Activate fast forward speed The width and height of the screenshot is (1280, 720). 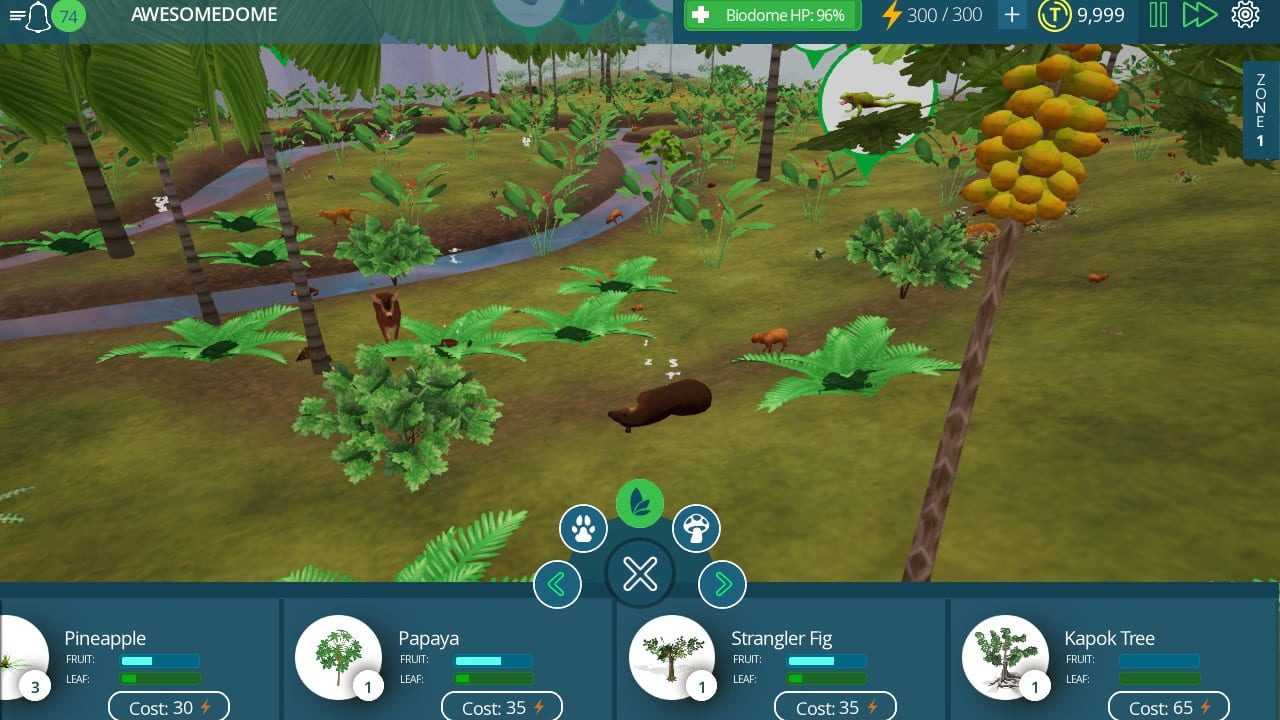[x=1199, y=15]
